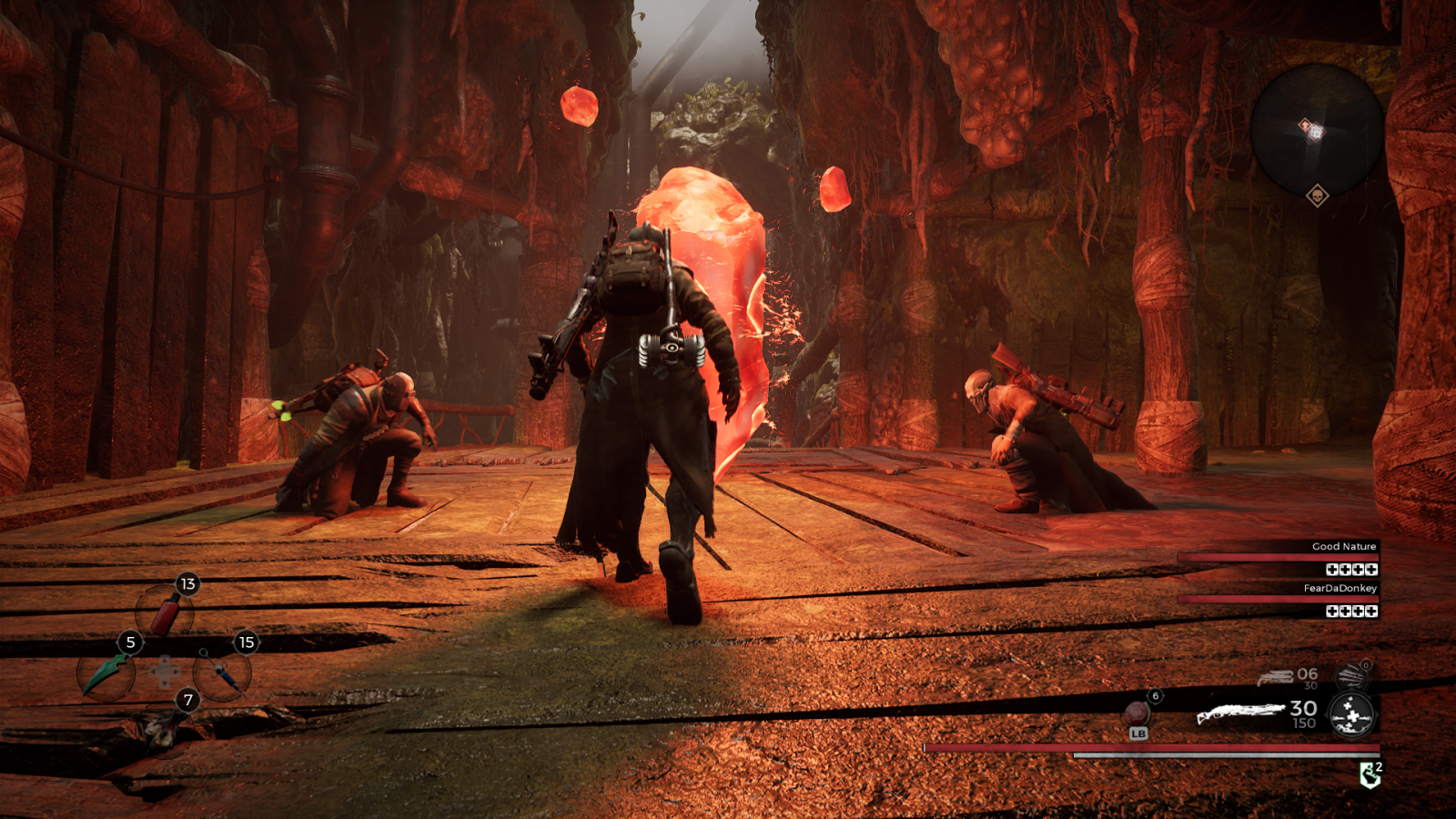Viewport: 1456px width, 819px height.
Task: Select the claw-mark secondary mod icon
Action: click(1352, 676)
